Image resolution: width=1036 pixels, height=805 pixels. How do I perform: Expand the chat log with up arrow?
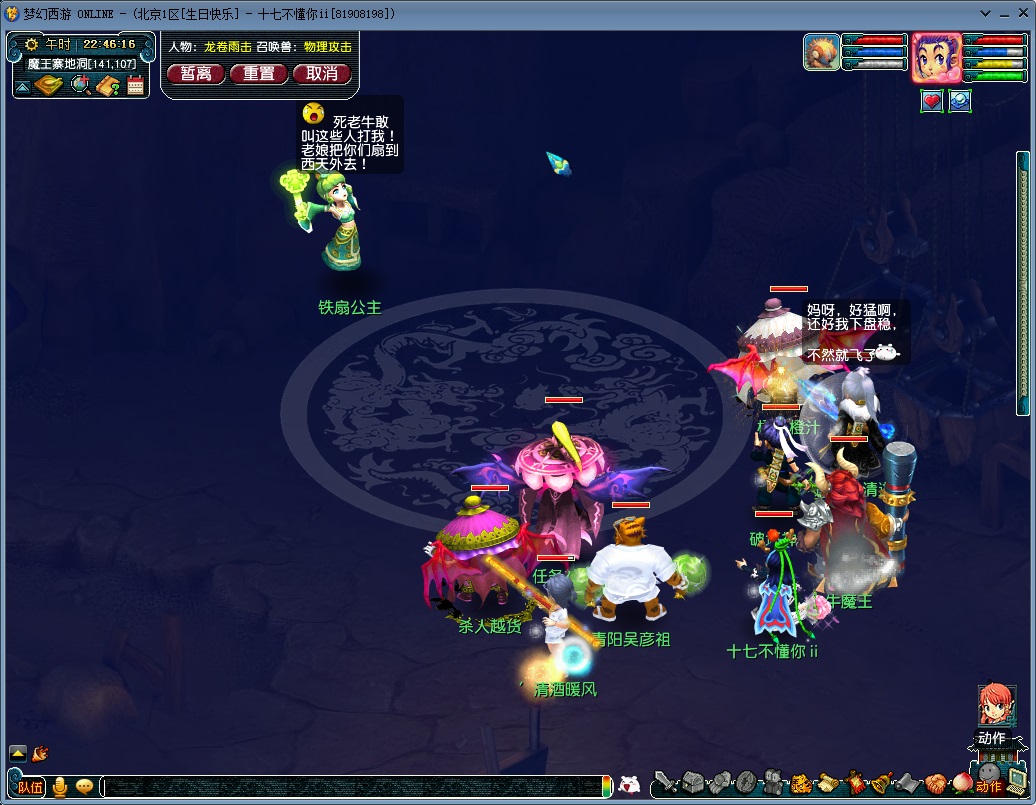coord(18,753)
